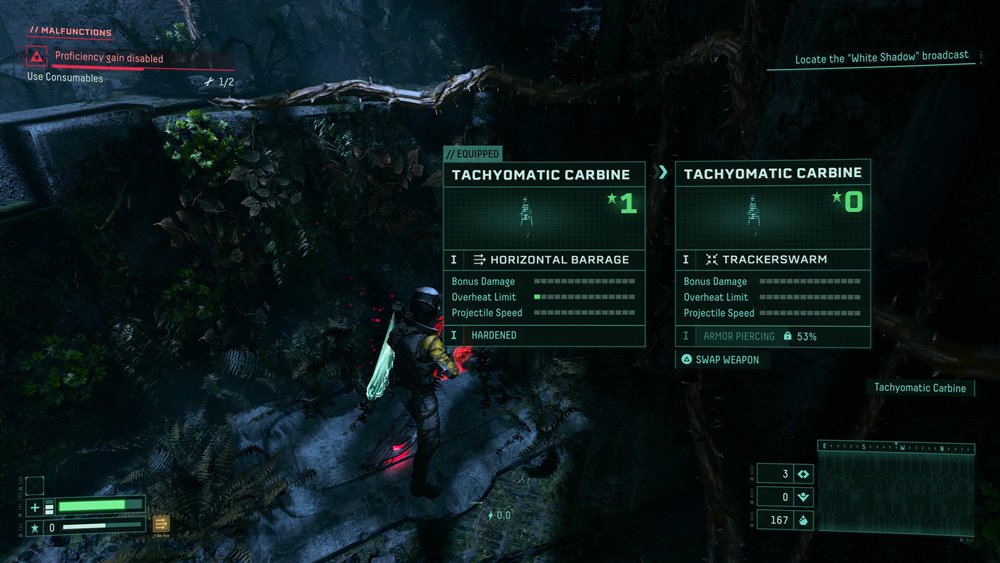
Task: Select the Trackerswarm alt-fire row
Action: [772, 259]
